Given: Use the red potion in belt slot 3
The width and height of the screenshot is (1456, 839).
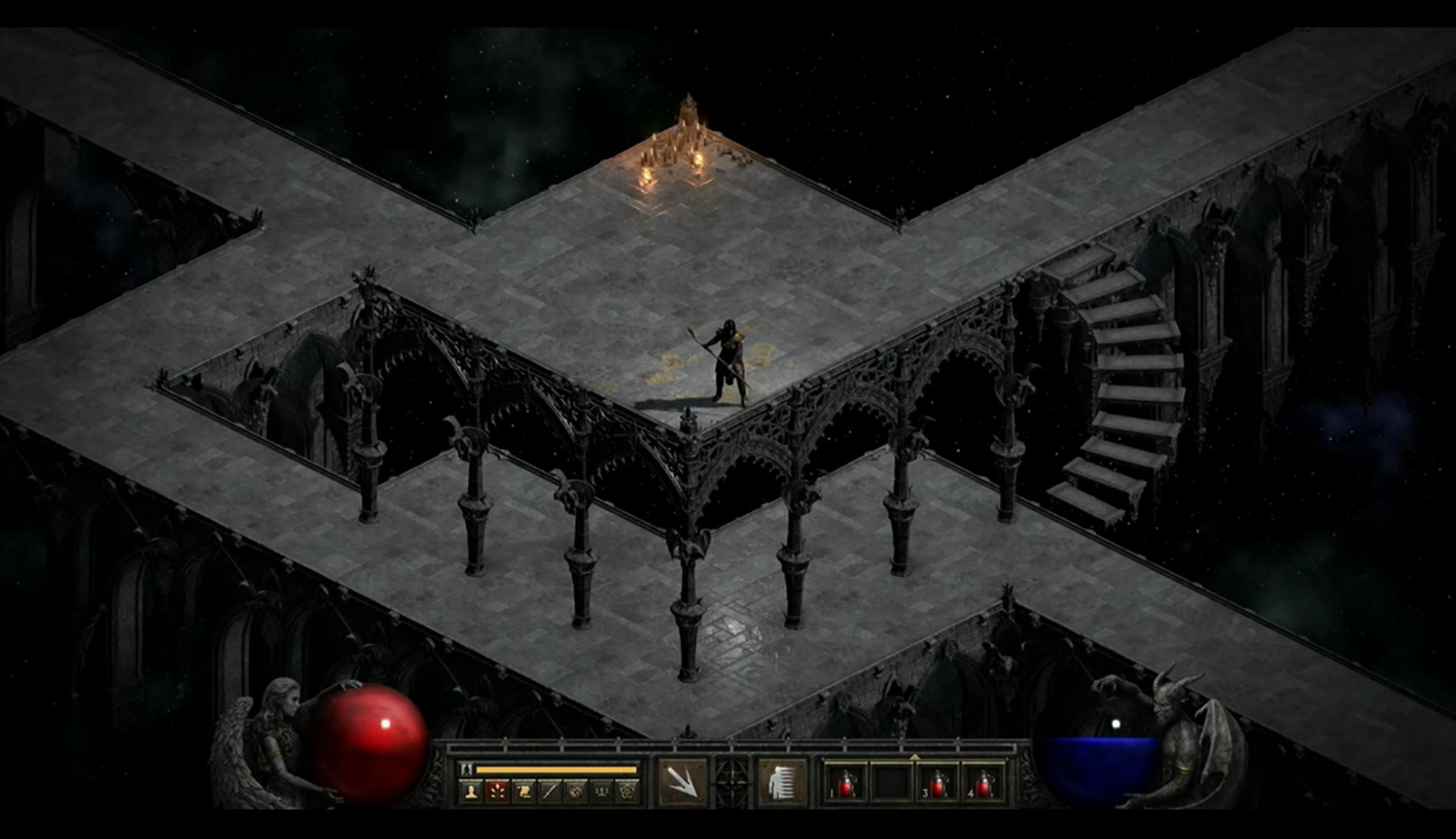Looking at the screenshot, I should click(938, 784).
